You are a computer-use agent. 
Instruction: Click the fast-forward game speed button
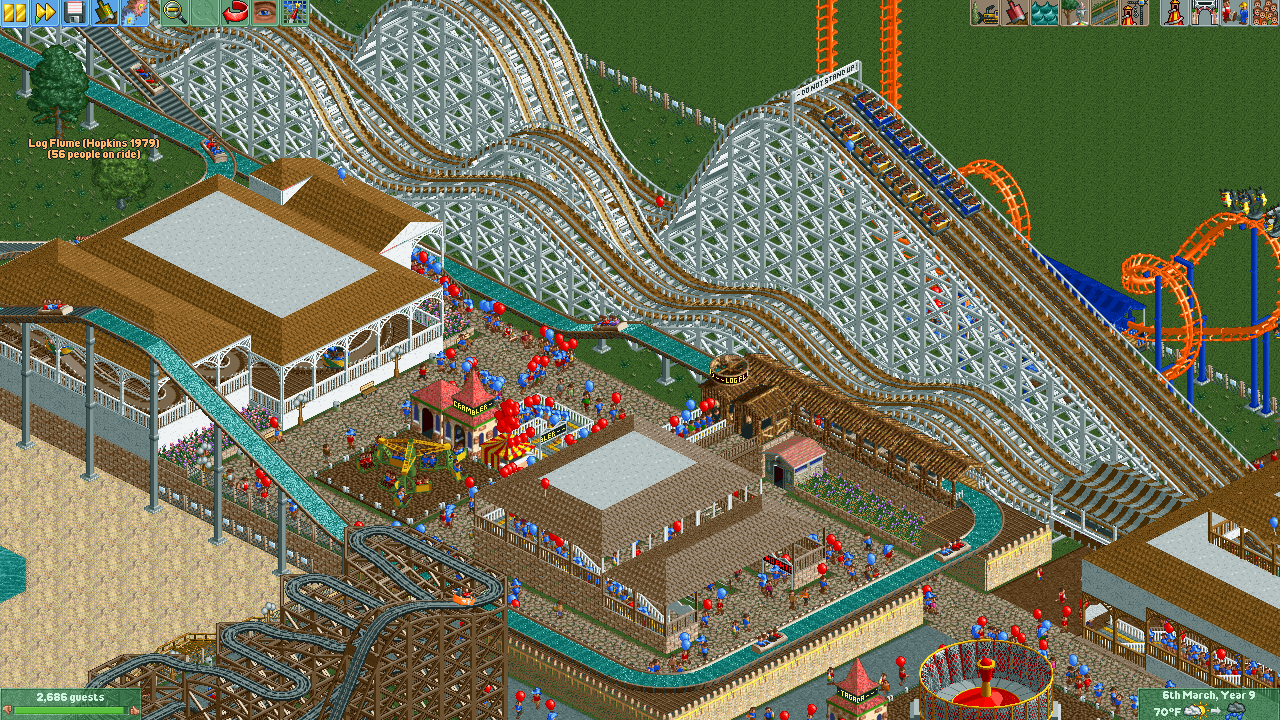click(x=45, y=12)
